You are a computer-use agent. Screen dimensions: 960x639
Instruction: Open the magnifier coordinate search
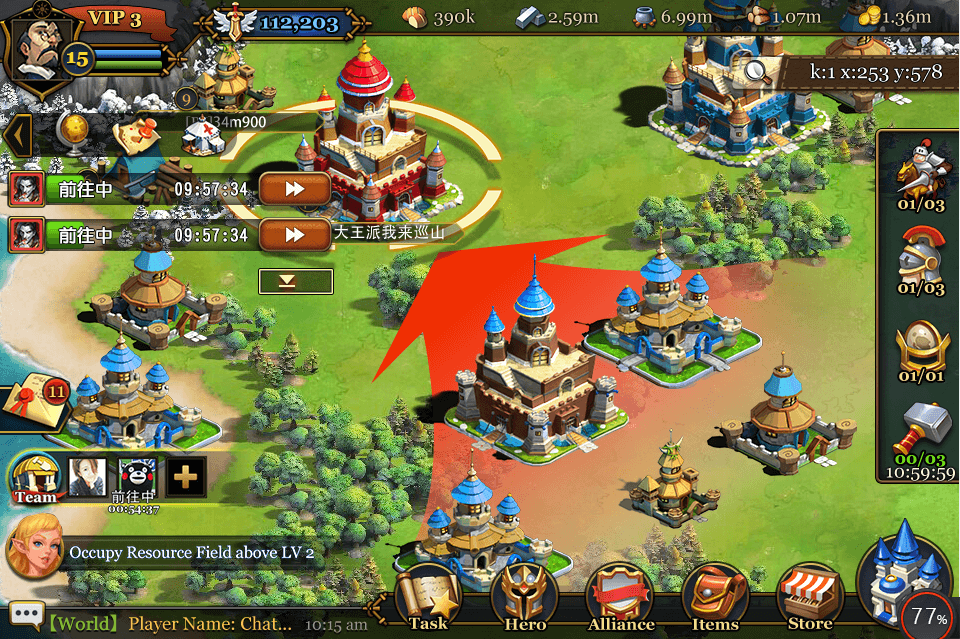click(x=758, y=71)
